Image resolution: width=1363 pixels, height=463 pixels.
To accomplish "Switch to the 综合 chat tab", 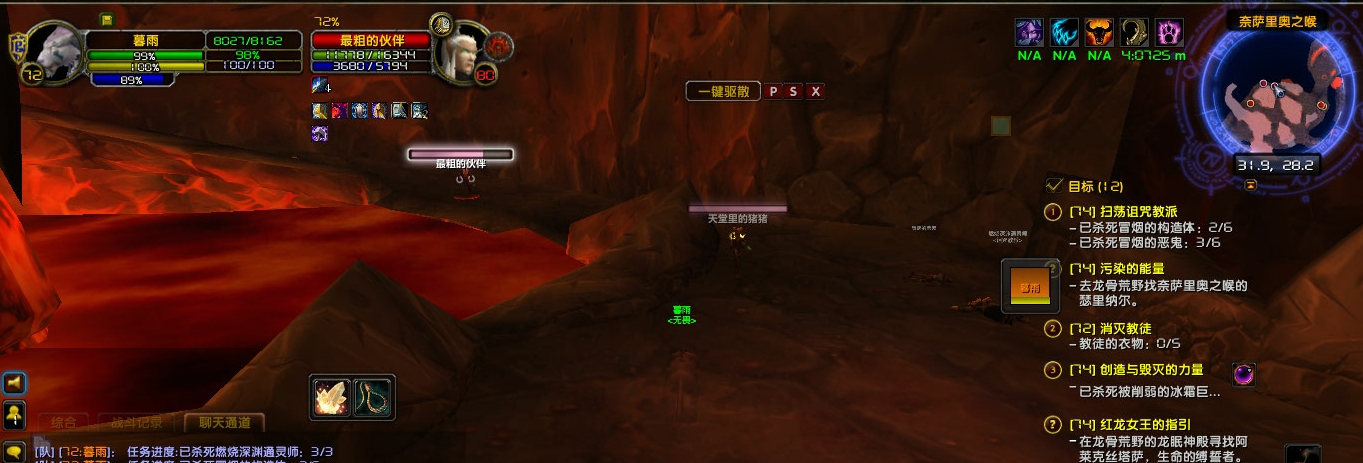I will click(x=64, y=423).
